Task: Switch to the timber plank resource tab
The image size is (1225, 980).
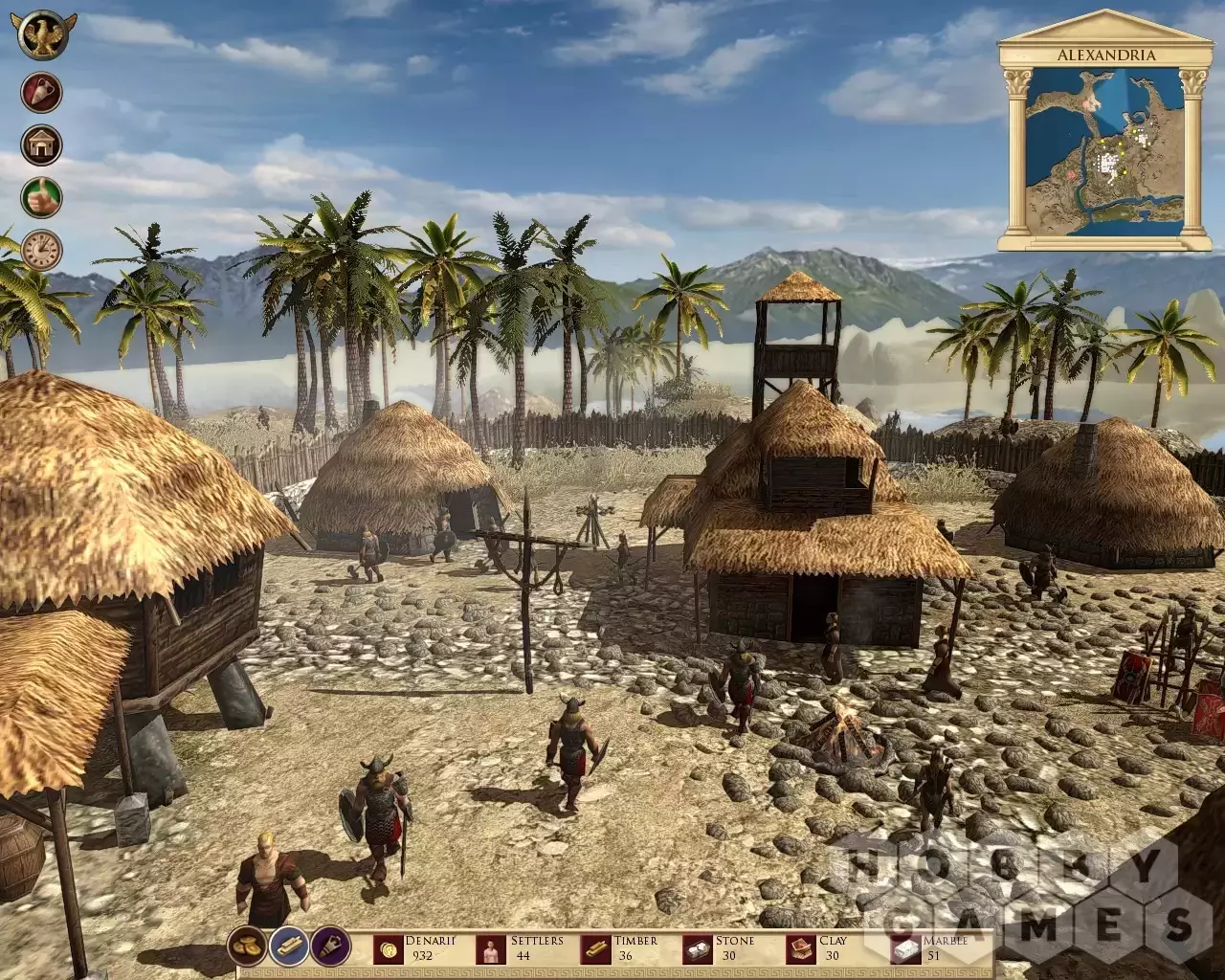Action: tap(288, 947)
